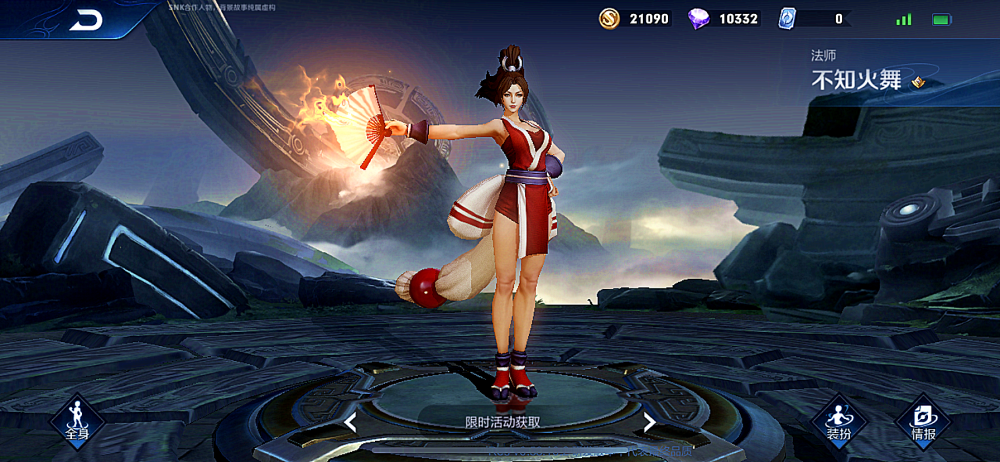Open the 情报 hero info panel
This screenshot has width=1000, height=462.
[923, 421]
